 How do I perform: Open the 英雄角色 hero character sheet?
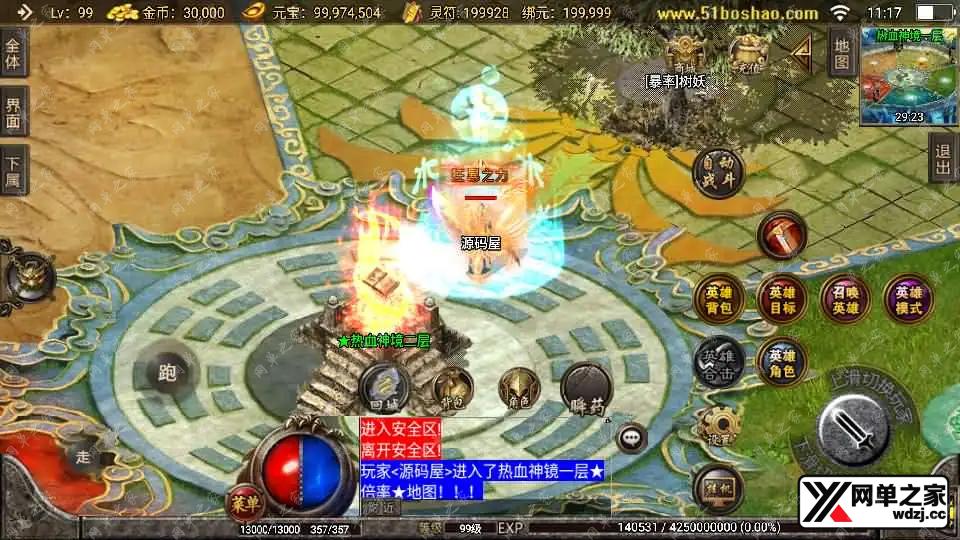[x=782, y=360]
